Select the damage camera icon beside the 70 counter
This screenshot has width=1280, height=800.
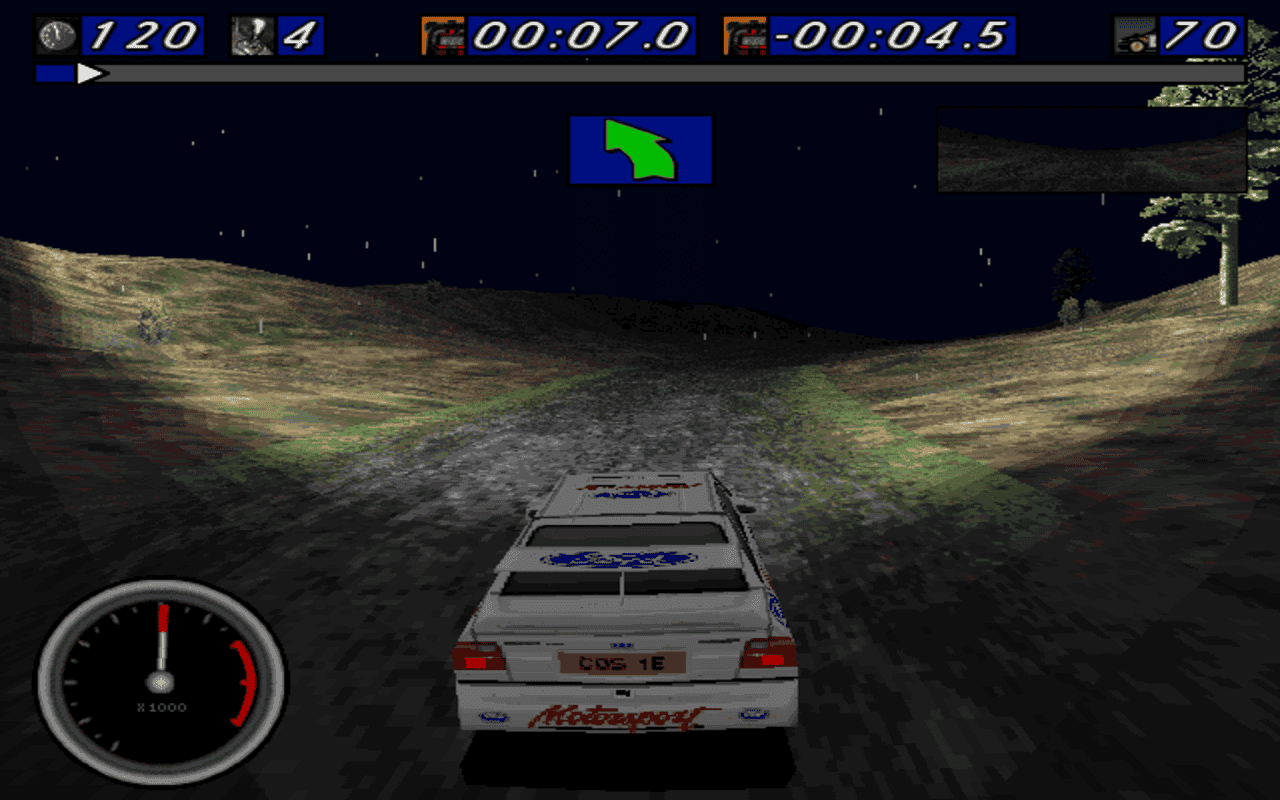1136,32
